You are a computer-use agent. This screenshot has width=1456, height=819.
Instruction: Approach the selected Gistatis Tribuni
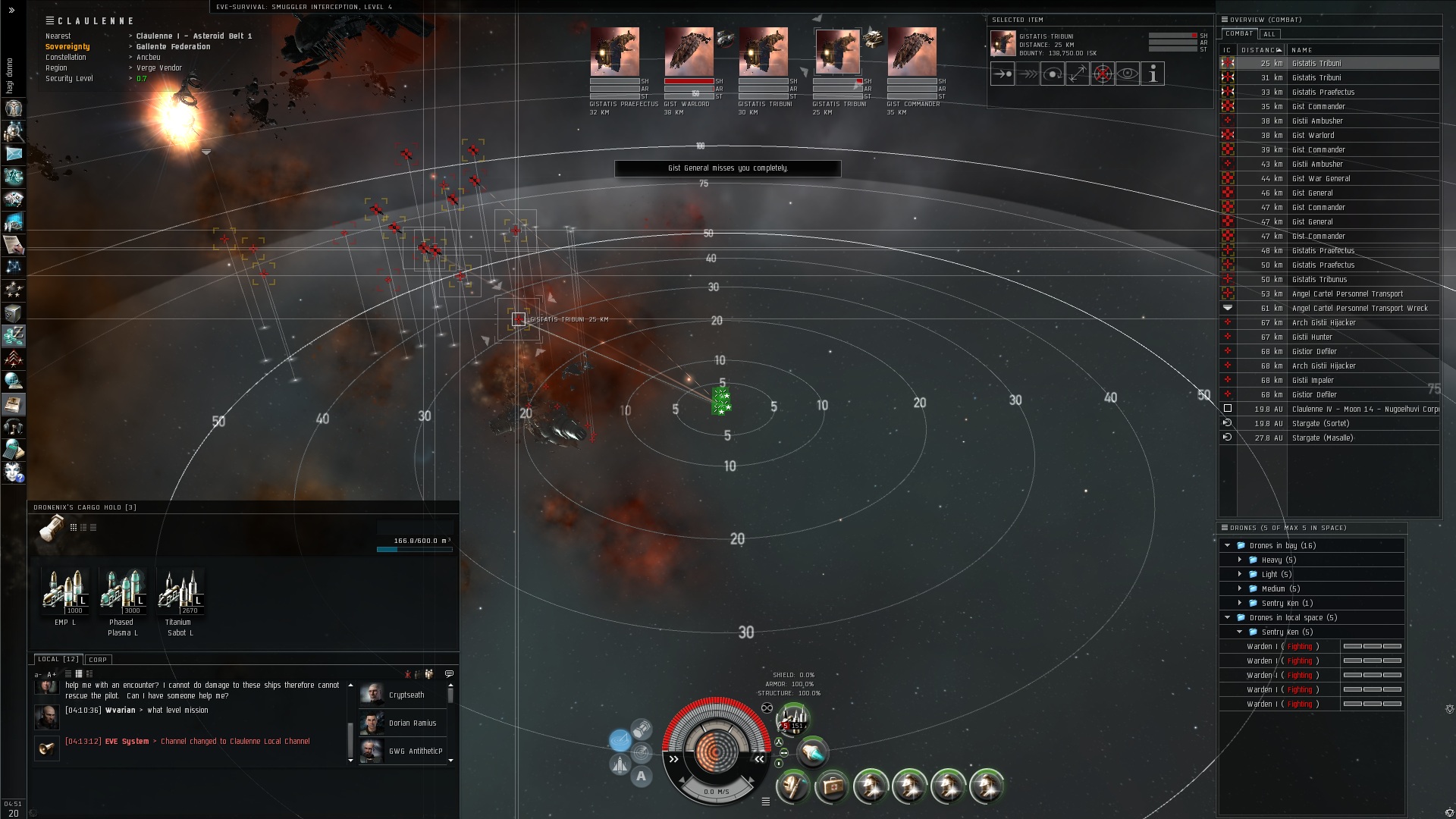point(1003,74)
